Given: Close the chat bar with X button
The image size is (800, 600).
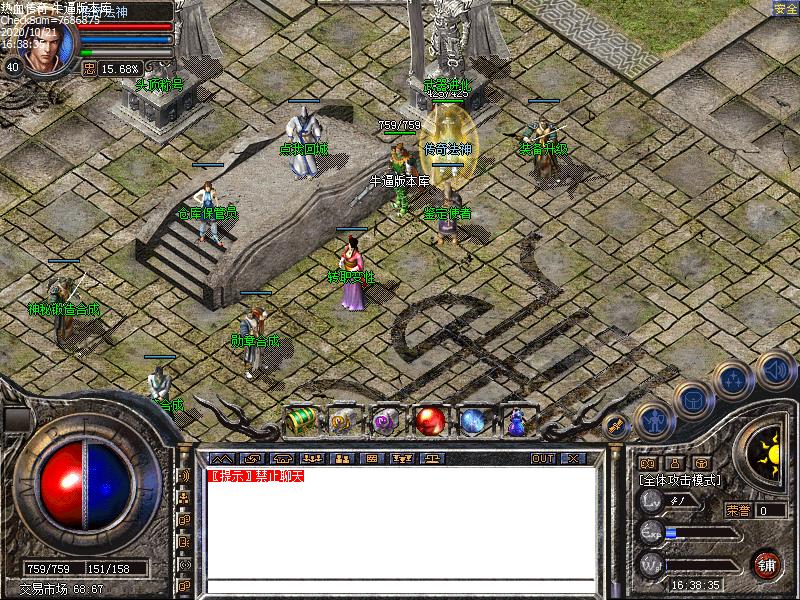Looking at the screenshot, I should point(572,458).
